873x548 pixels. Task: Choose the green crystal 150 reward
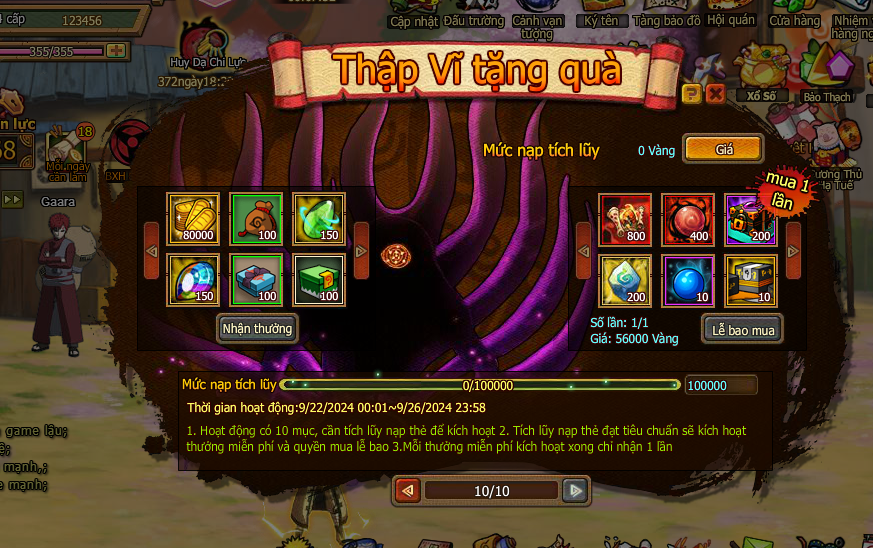(319, 219)
